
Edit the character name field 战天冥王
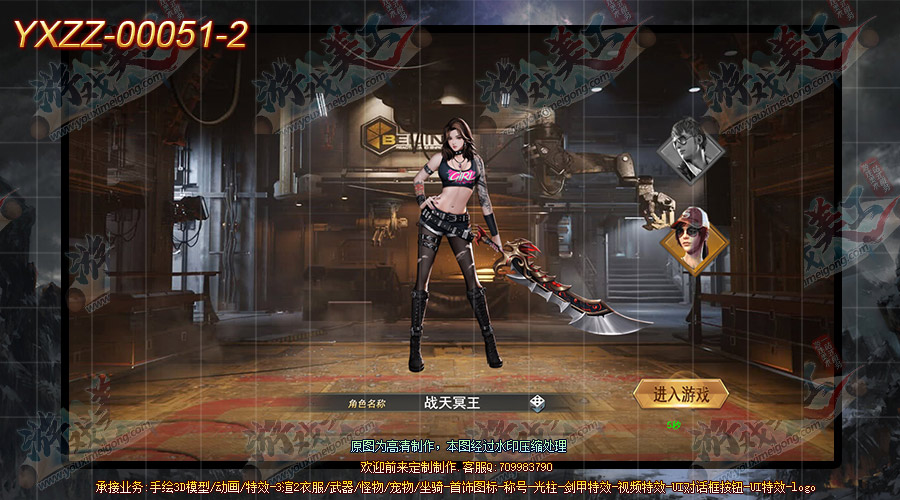(452, 403)
